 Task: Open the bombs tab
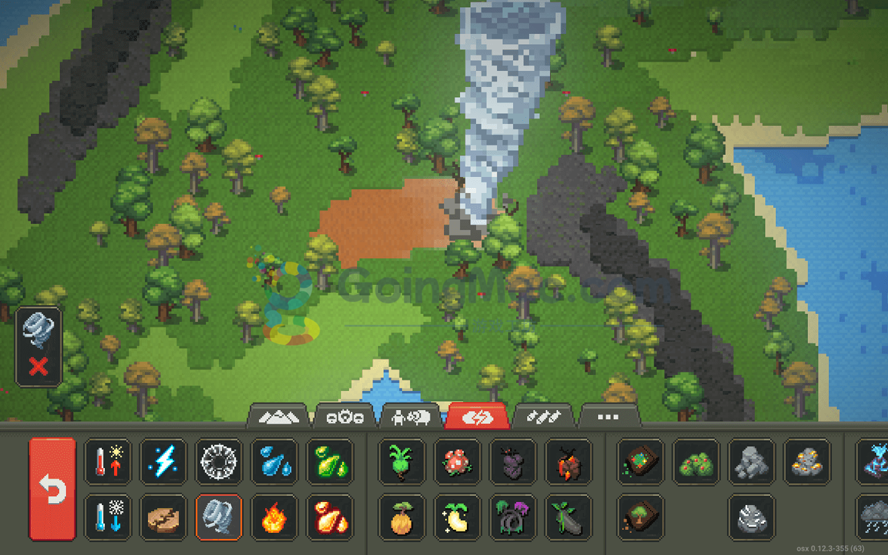click(542, 416)
